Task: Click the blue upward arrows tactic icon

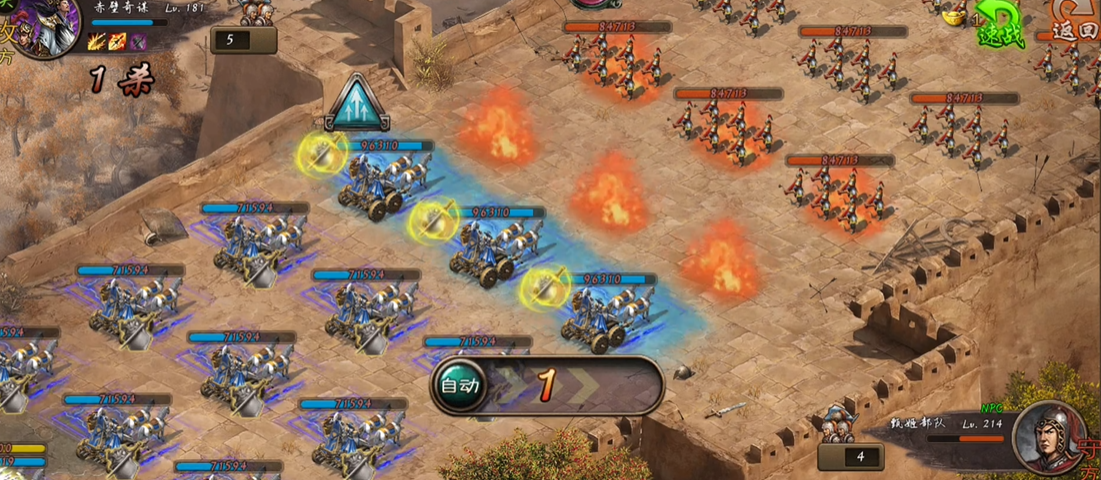Action: click(x=357, y=103)
